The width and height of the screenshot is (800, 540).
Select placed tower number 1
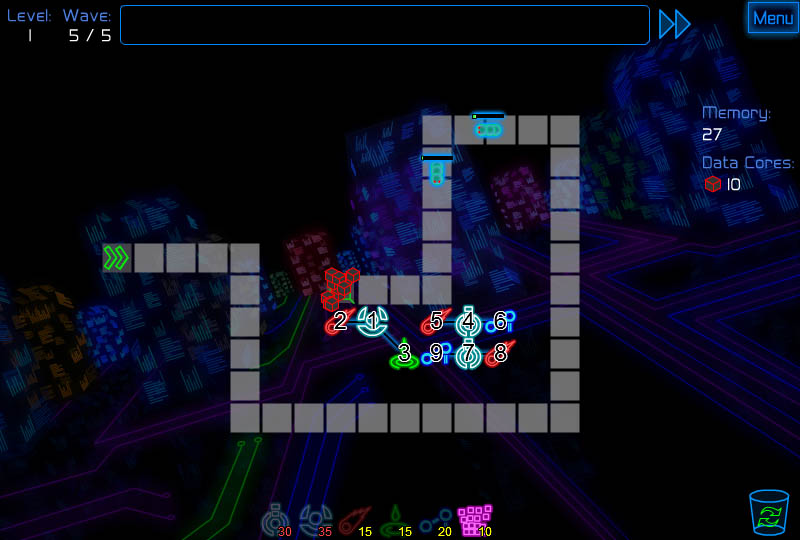(x=373, y=322)
